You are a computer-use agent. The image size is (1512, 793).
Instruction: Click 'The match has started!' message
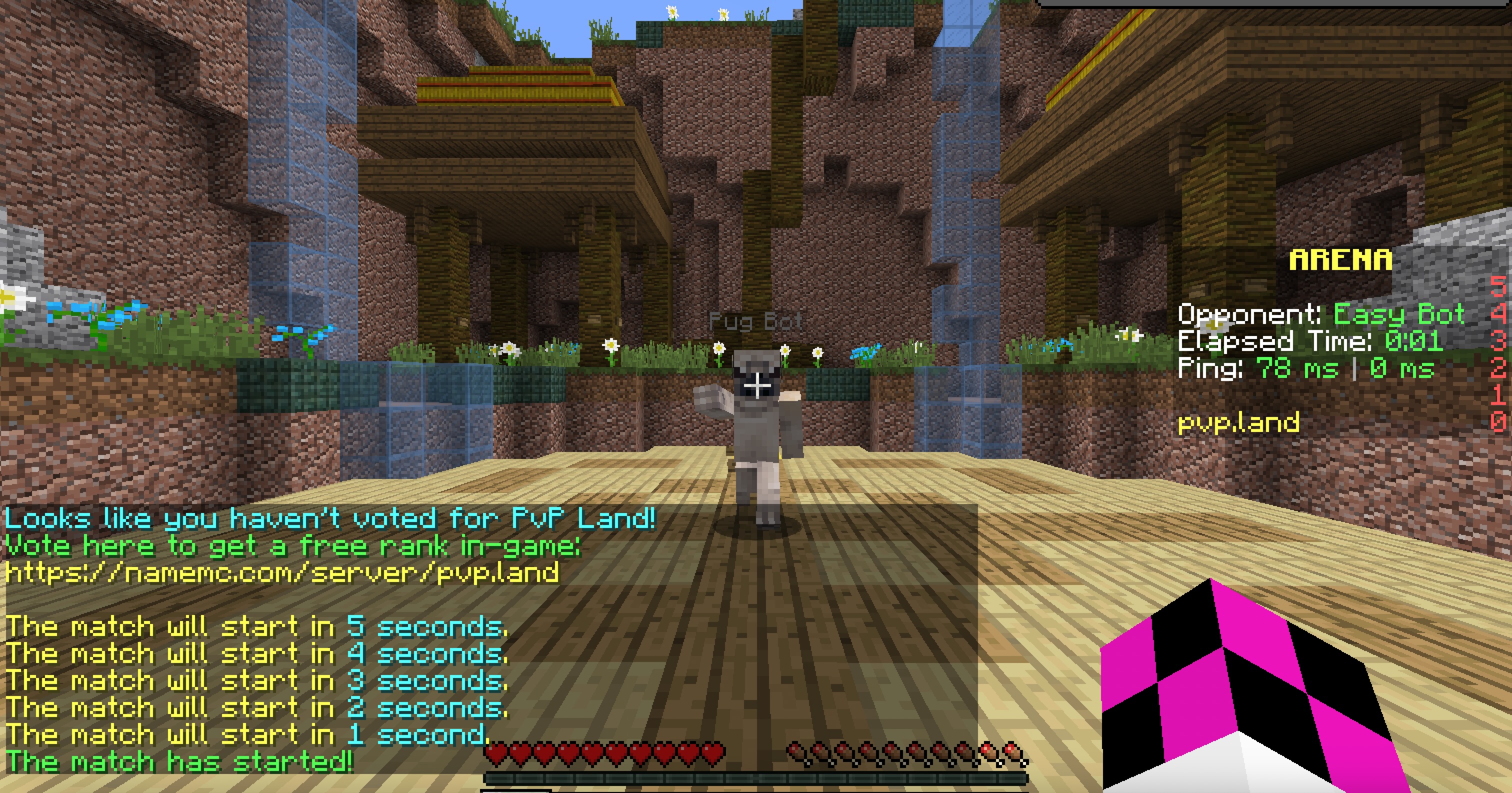coord(176,760)
